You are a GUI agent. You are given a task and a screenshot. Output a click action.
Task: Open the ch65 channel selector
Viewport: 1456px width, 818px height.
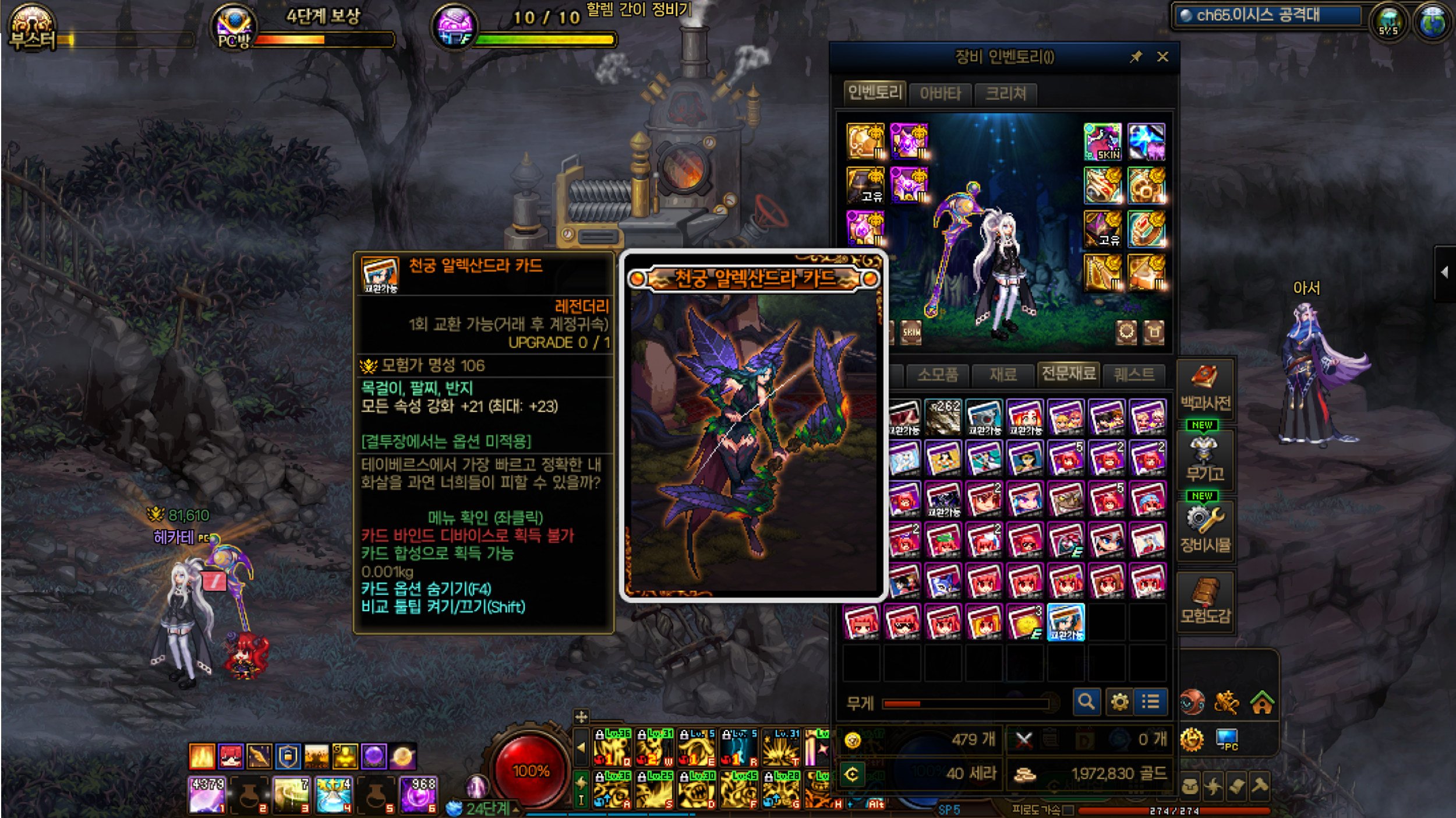tap(1267, 15)
